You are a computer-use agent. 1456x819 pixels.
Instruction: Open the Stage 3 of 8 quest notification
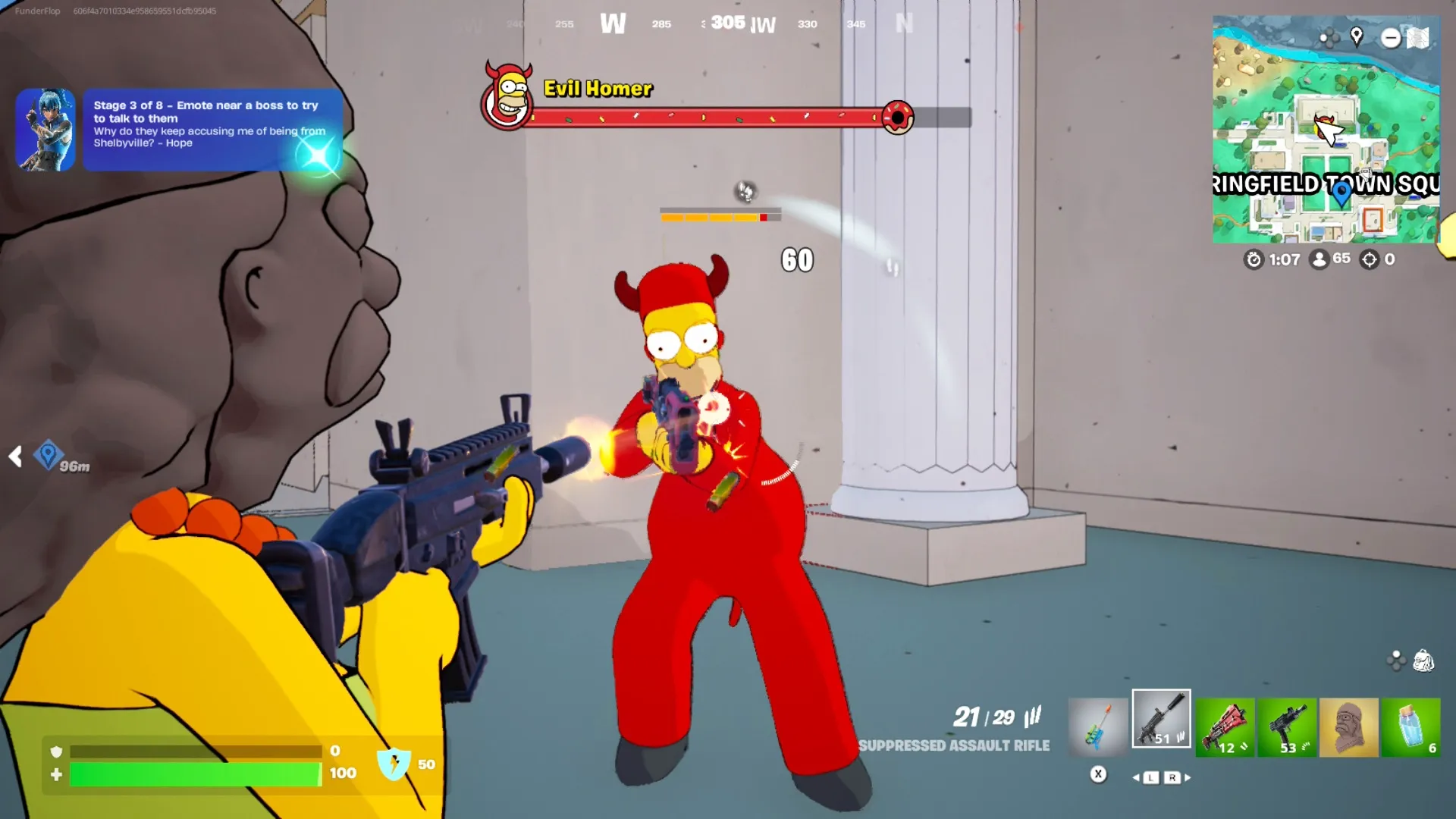[x=212, y=129]
